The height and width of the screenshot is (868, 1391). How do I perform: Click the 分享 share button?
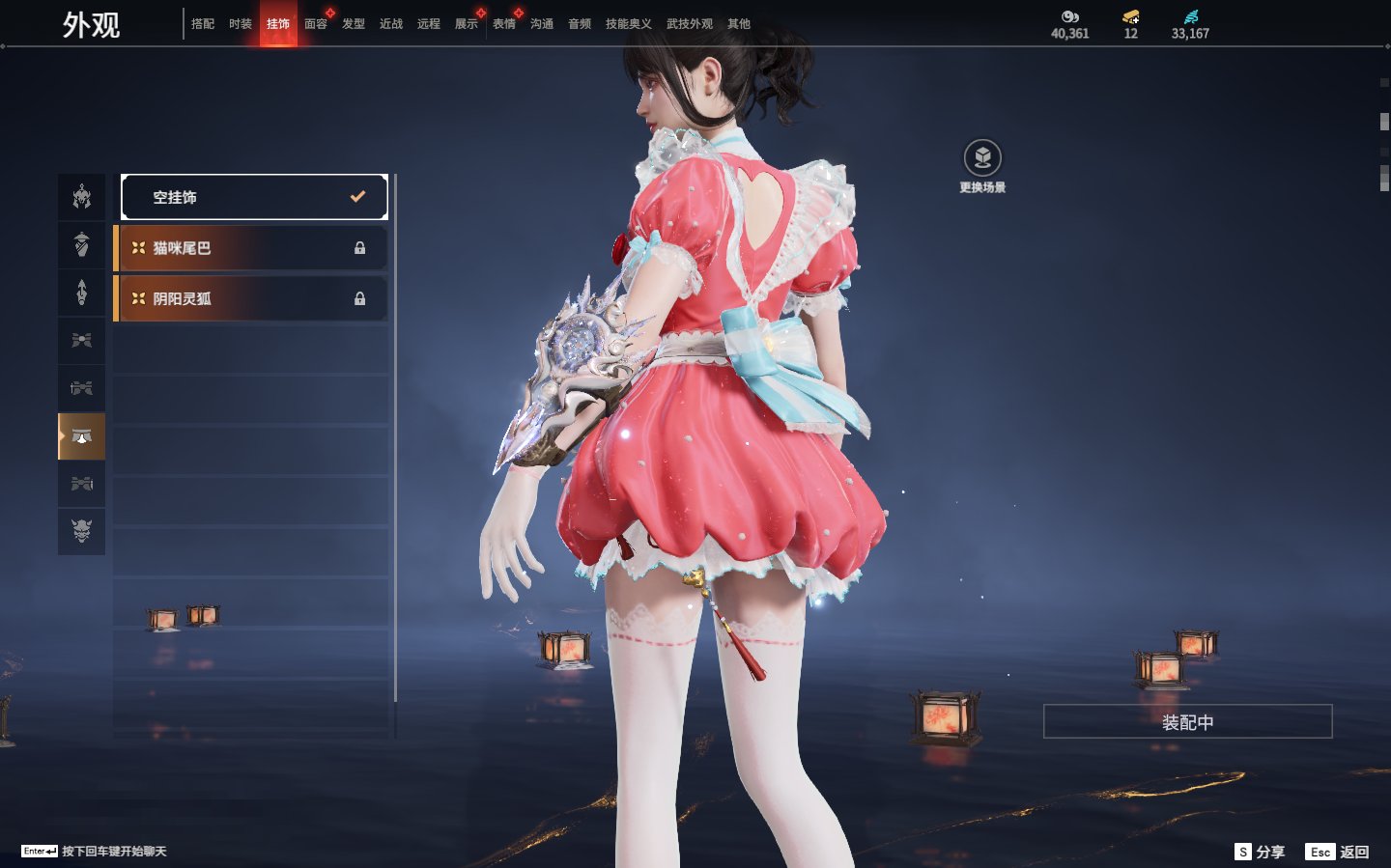tap(1261, 852)
